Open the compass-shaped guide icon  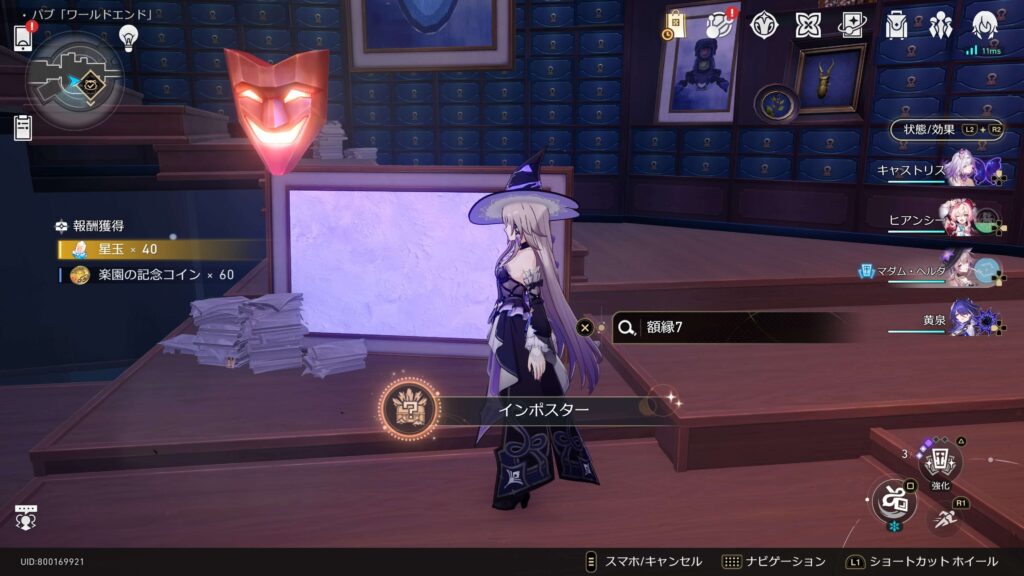[764, 25]
